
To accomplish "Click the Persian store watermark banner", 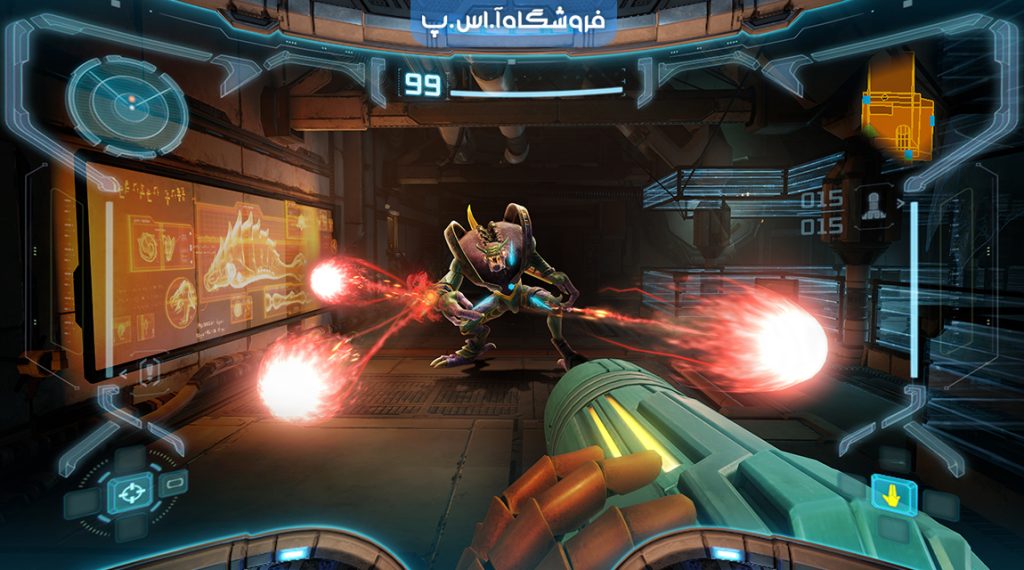I will point(513,22).
